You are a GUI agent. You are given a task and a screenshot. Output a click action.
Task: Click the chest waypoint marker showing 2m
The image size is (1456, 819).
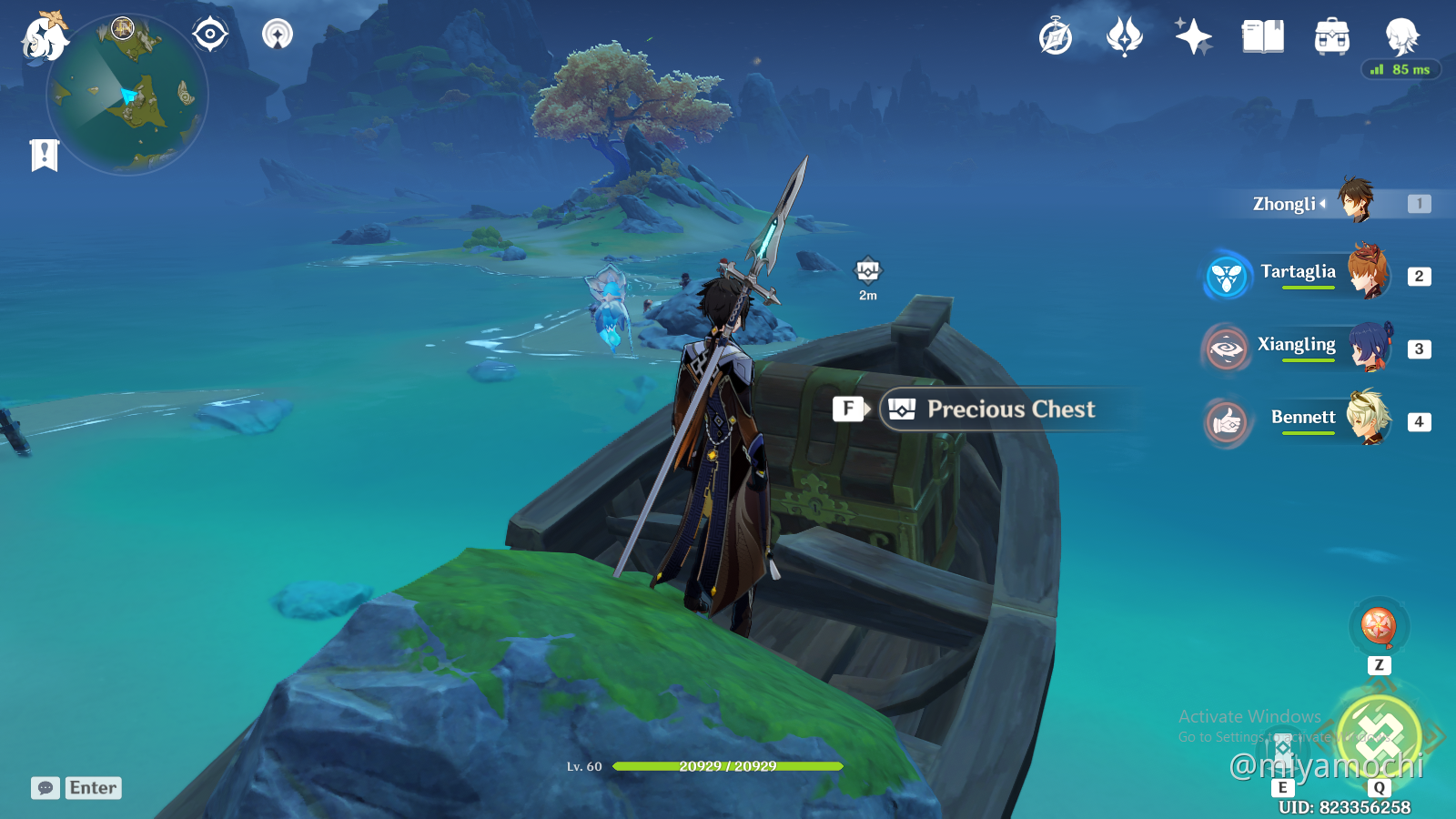868,270
